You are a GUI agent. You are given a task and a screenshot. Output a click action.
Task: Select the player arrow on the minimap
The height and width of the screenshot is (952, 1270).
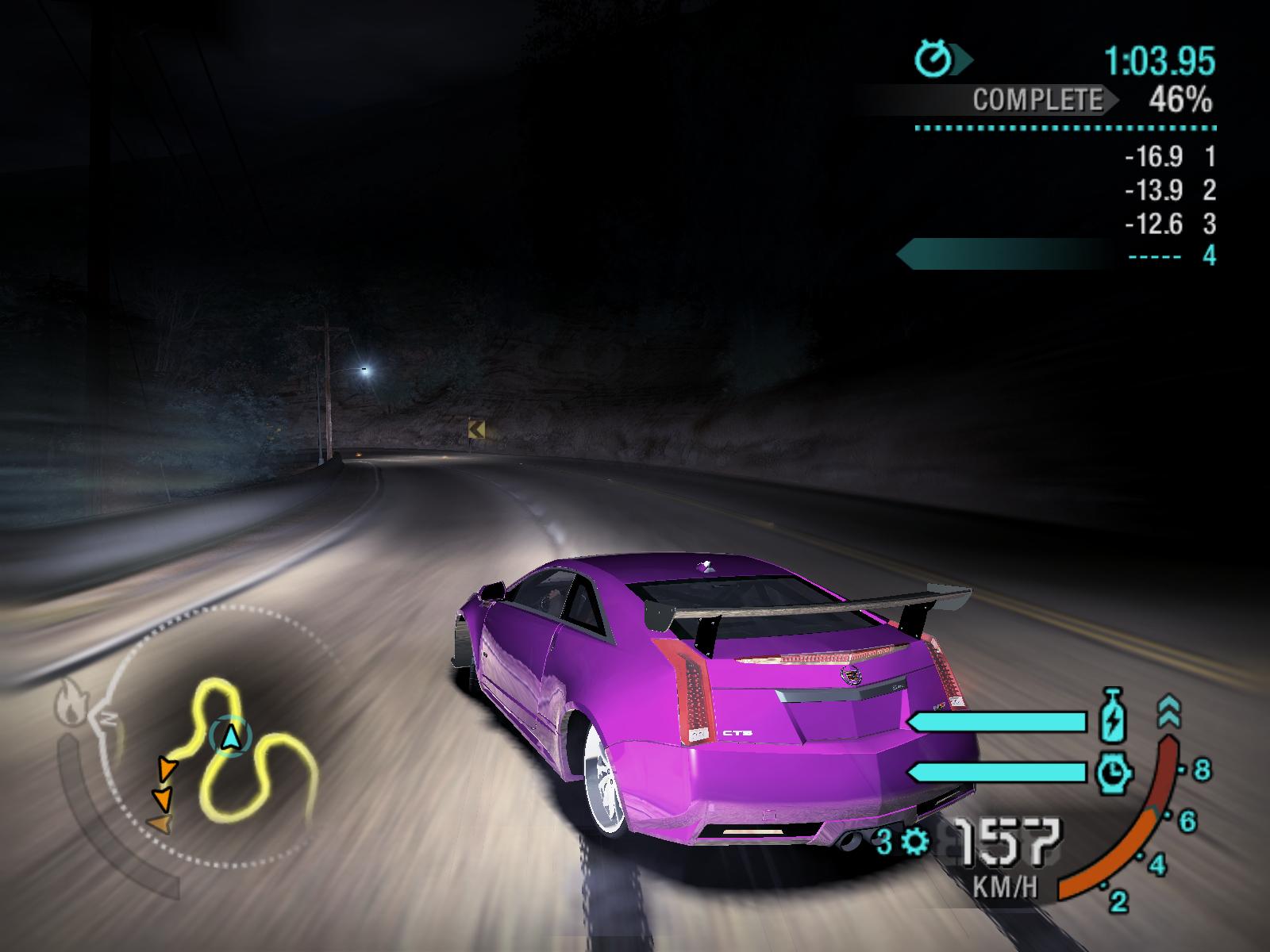click(230, 736)
